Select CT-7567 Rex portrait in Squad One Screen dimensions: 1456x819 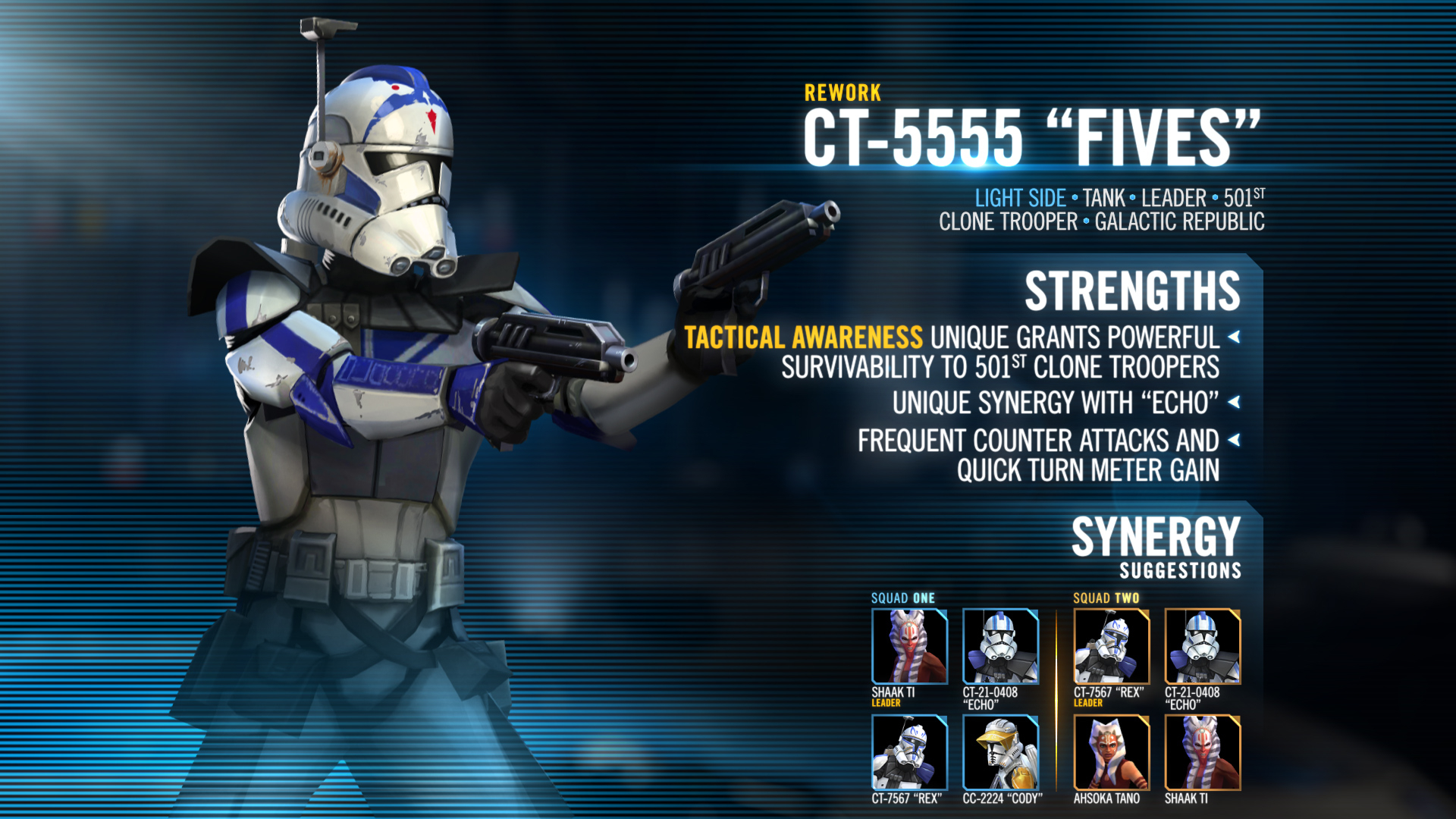pyautogui.click(x=909, y=752)
